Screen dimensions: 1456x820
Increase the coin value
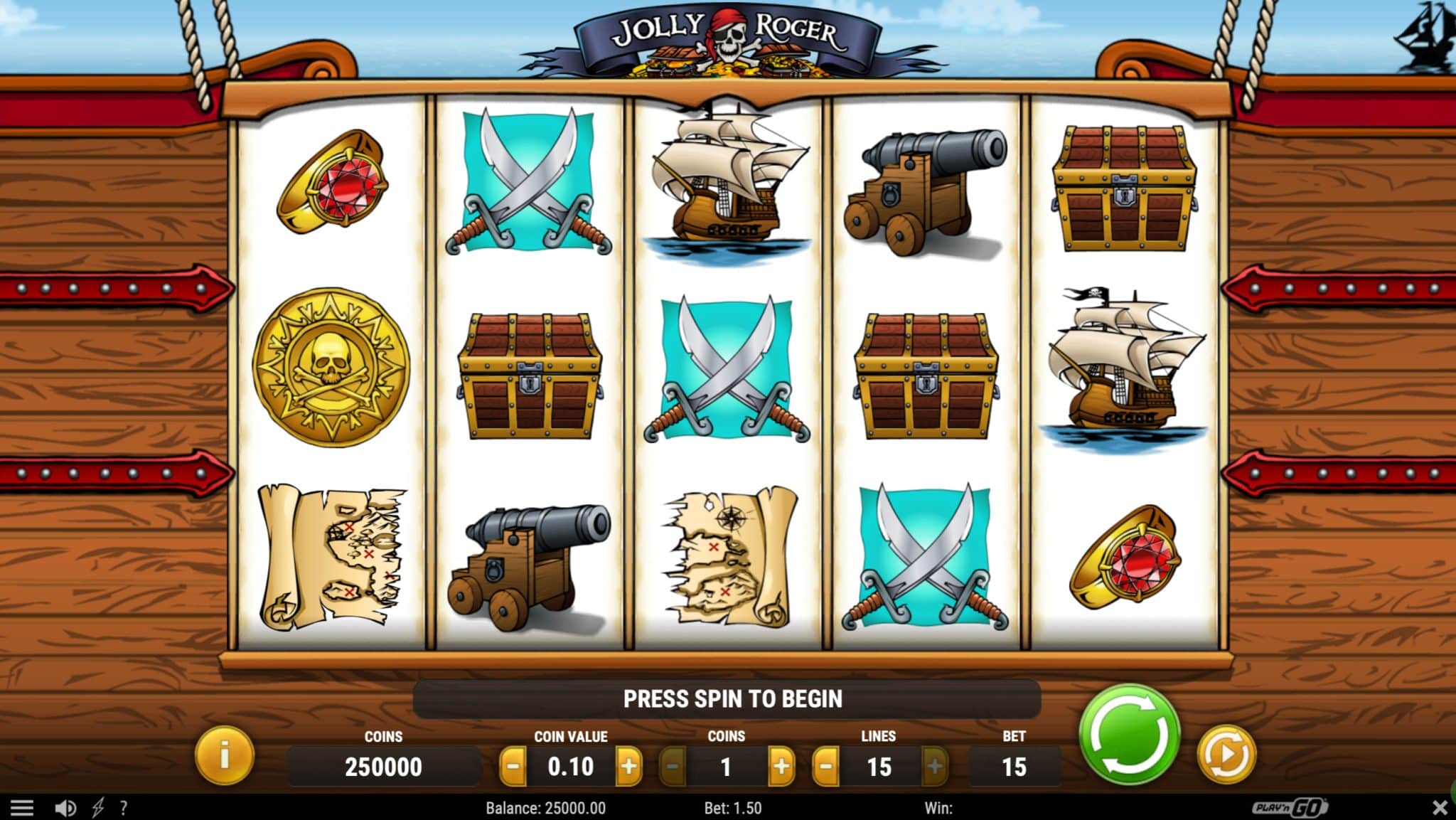click(x=628, y=767)
